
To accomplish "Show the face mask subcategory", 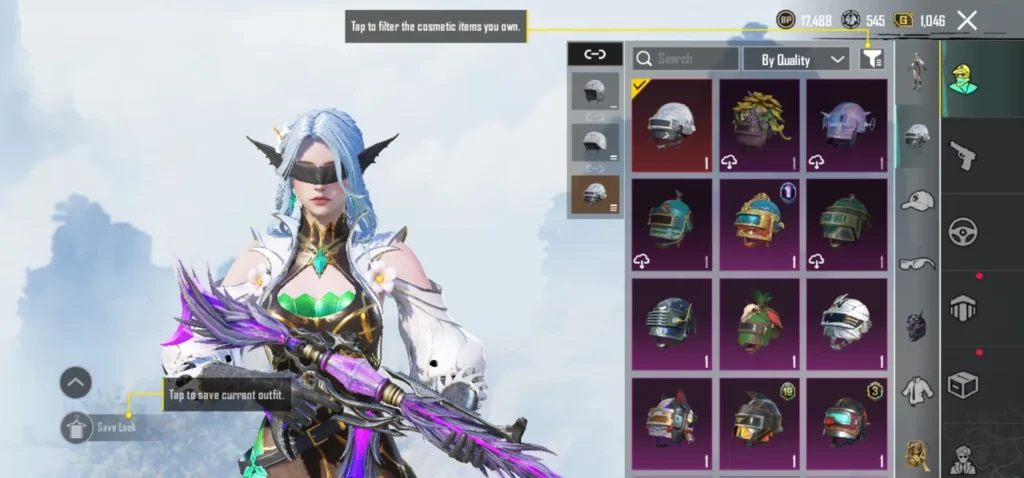I will click(916, 326).
